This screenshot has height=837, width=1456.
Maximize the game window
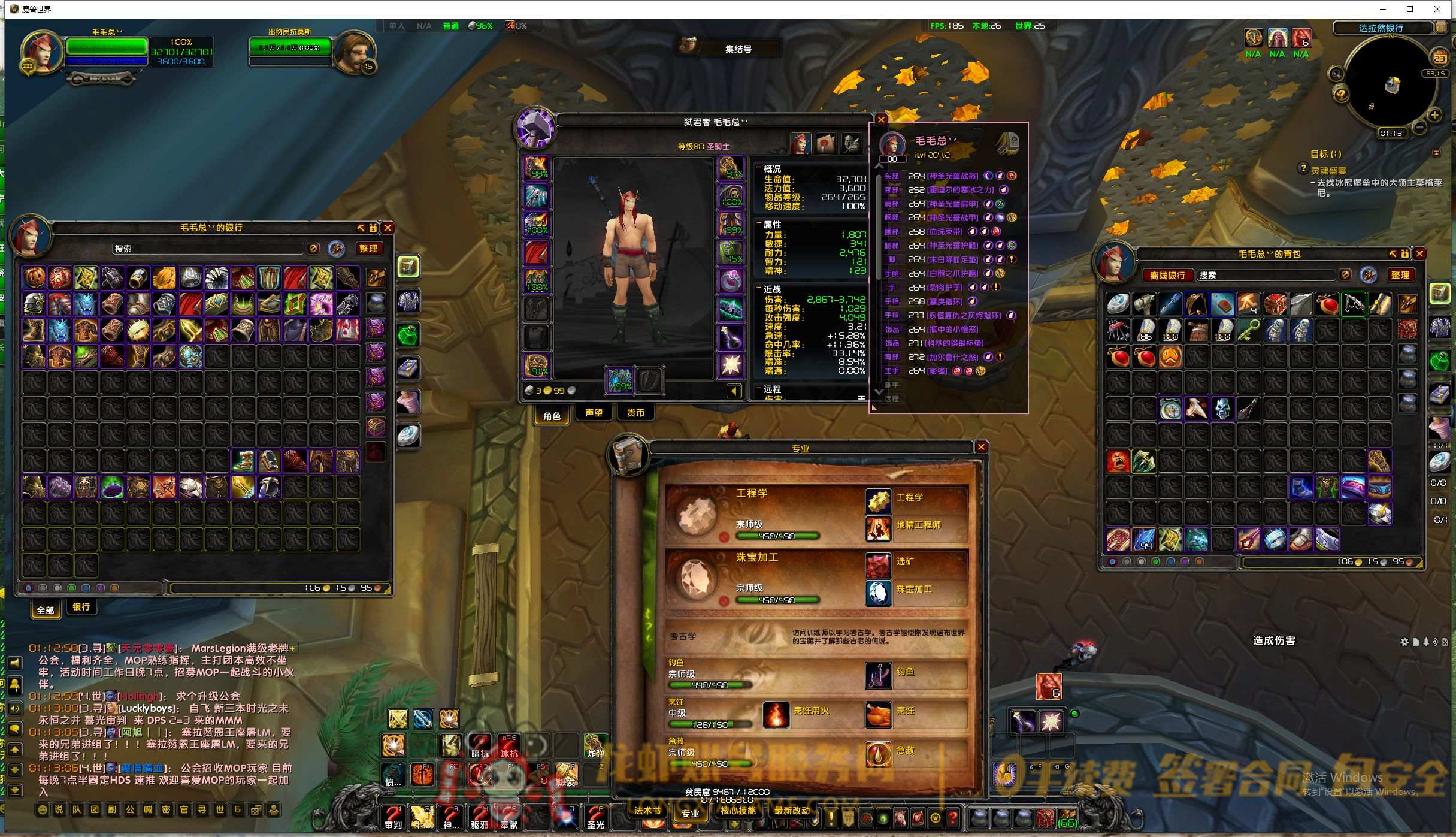pos(1410,9)
